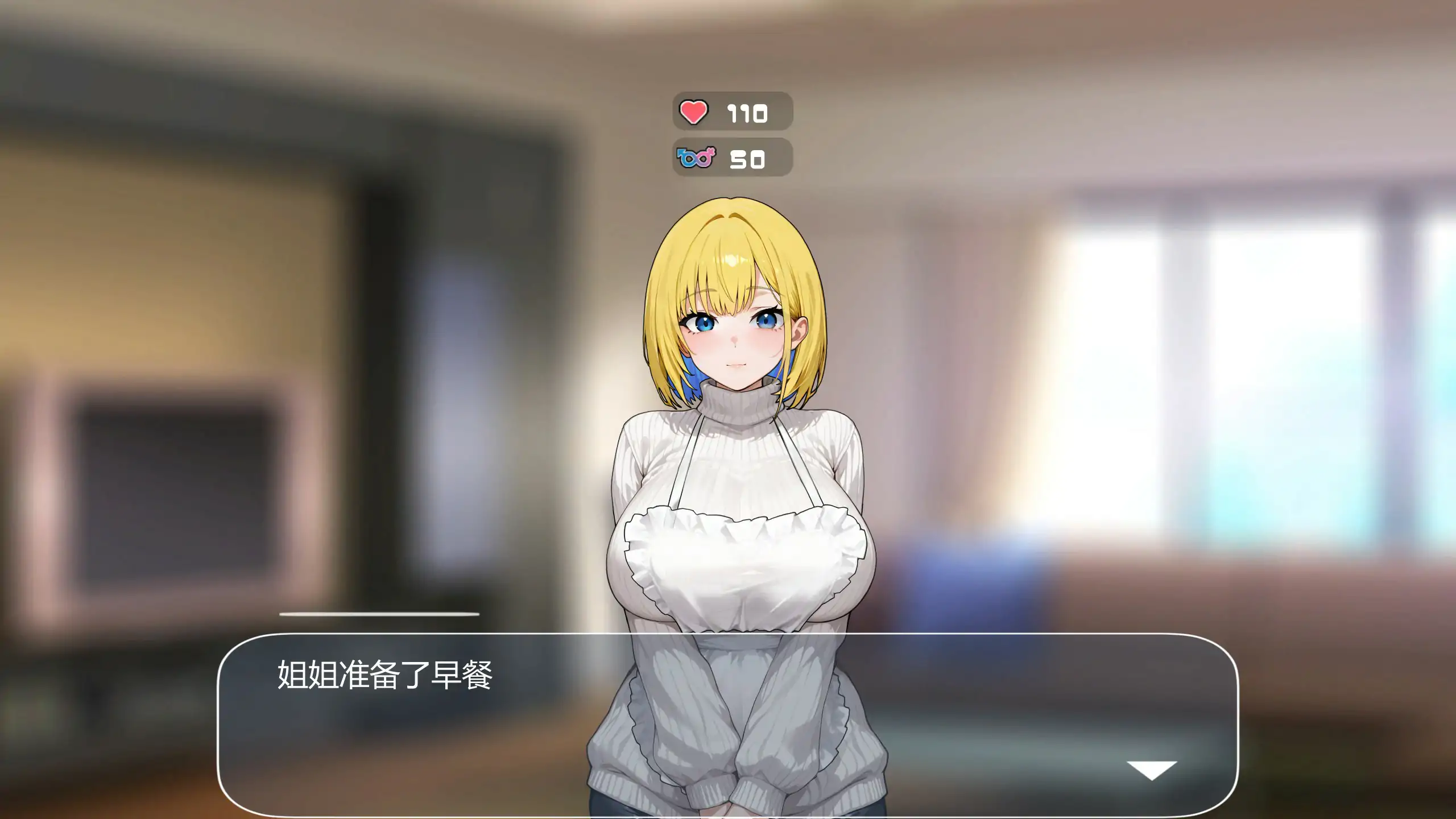Click the affection stat badge showing 110
Image resolution: width=1456 pixels, height=819 pixels.
click(731, 111)
